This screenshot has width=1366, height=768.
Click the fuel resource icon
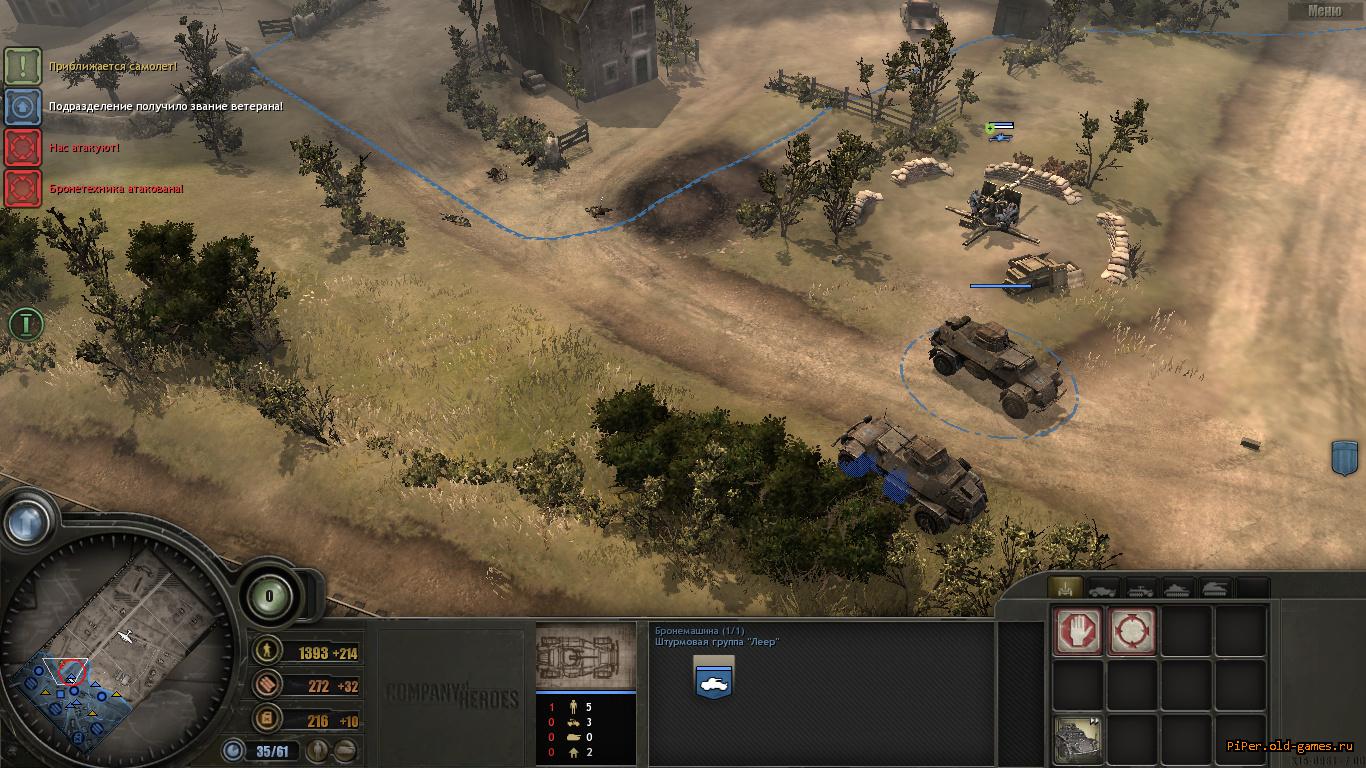click(267, 718)
